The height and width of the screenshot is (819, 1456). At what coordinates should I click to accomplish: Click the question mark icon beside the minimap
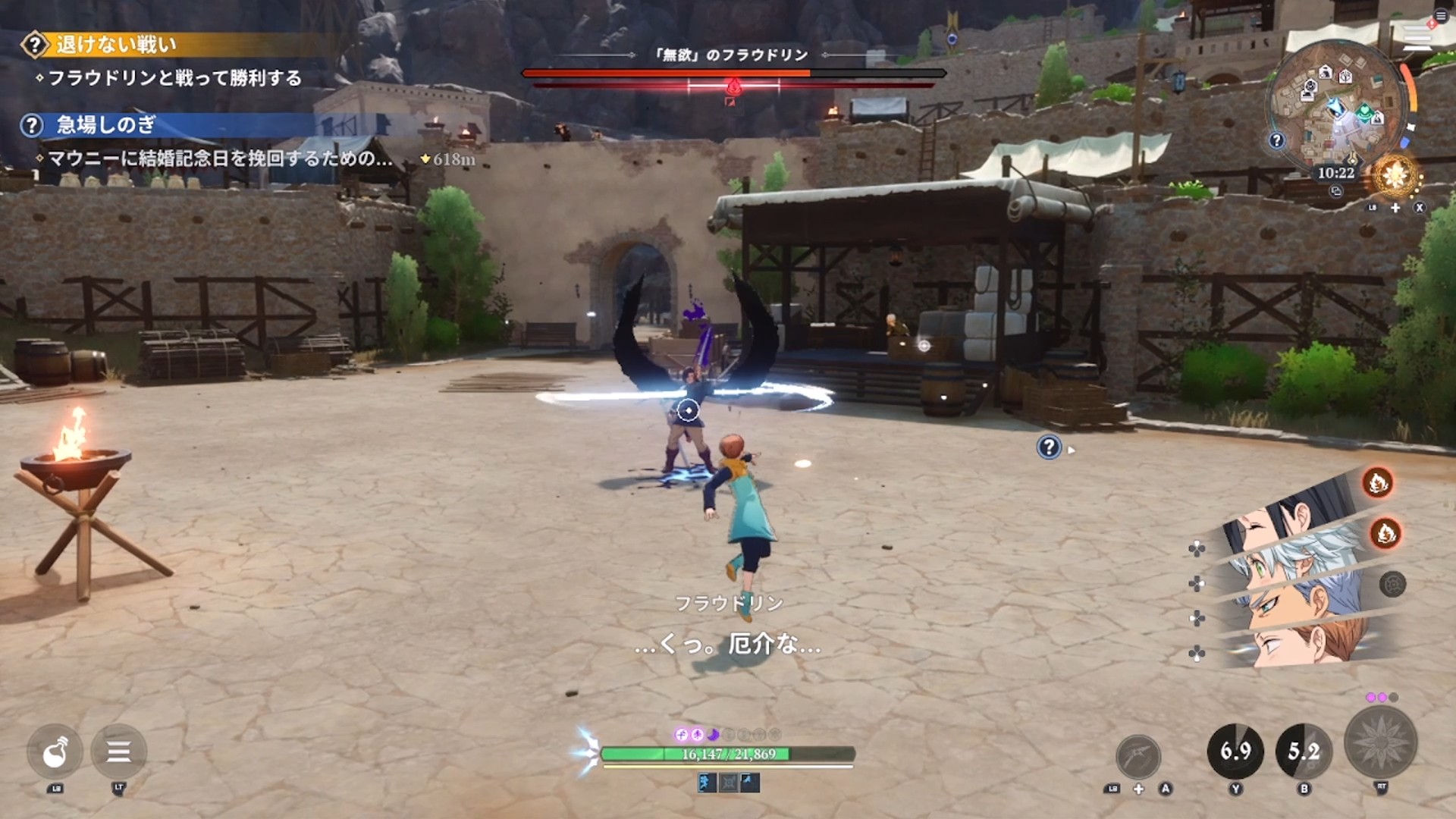coord(1277,140)
